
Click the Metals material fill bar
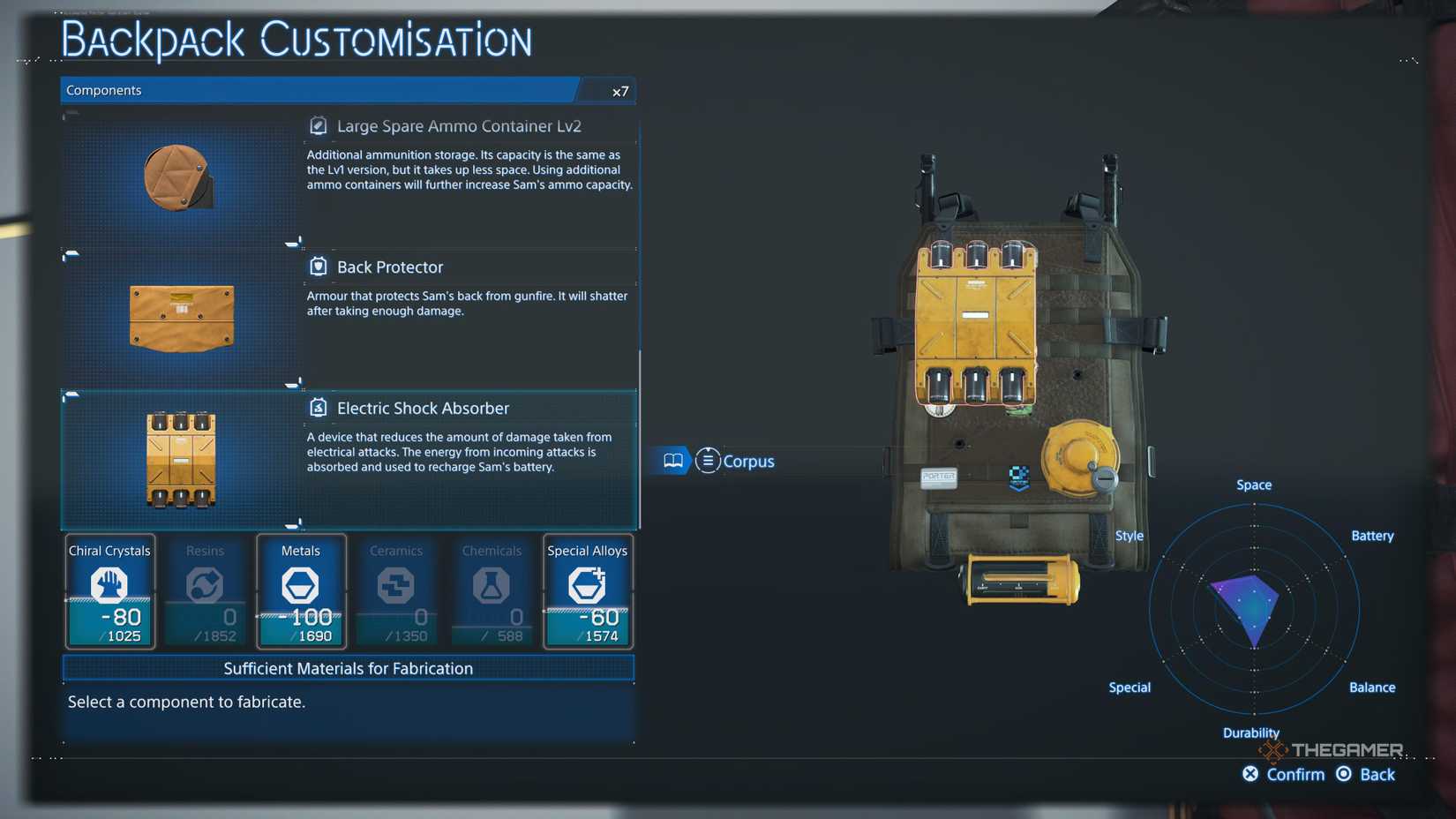pos(300,621)
